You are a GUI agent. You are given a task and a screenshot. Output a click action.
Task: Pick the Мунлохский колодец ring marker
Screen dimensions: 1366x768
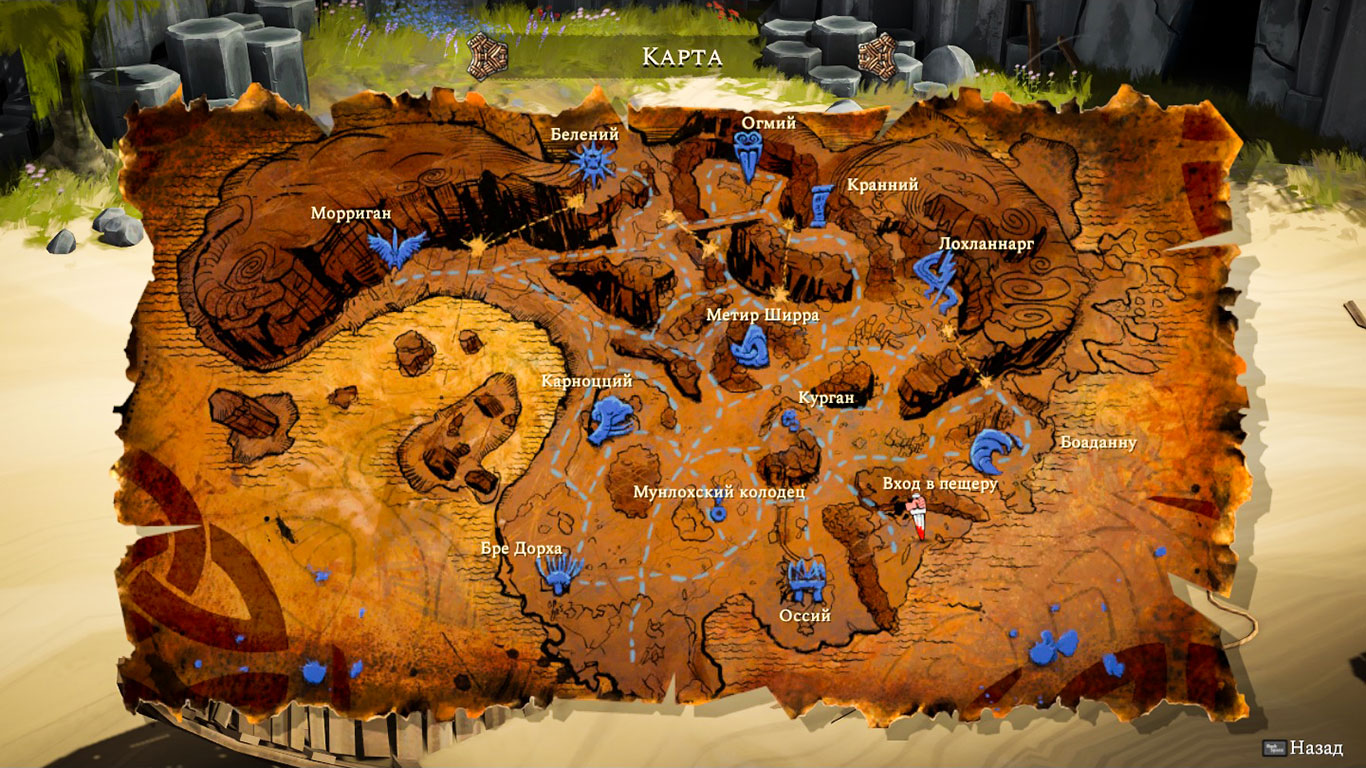[x=718, y=513]
